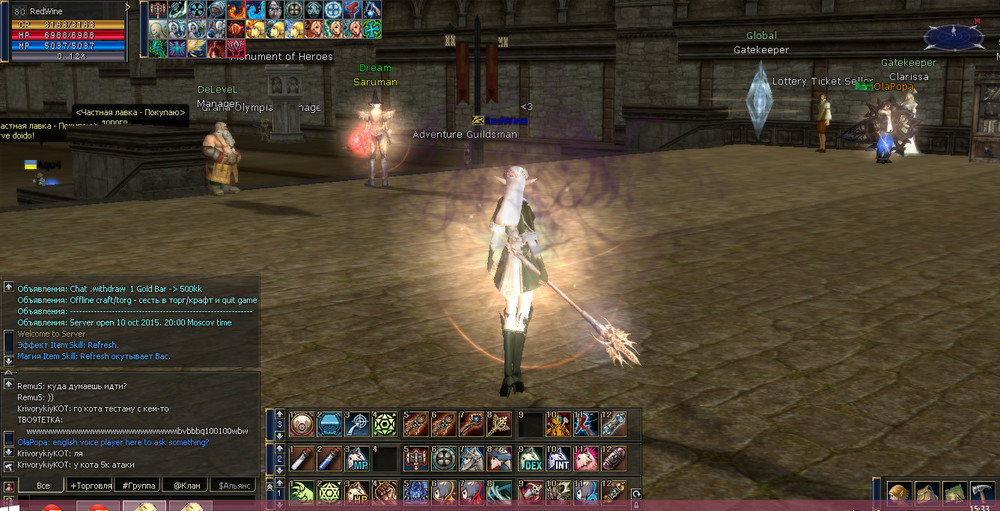The height and width of the screenshot is (511, 1000).
Task: Open the +Торговля trade chat tab
Action: coord(88,485)
